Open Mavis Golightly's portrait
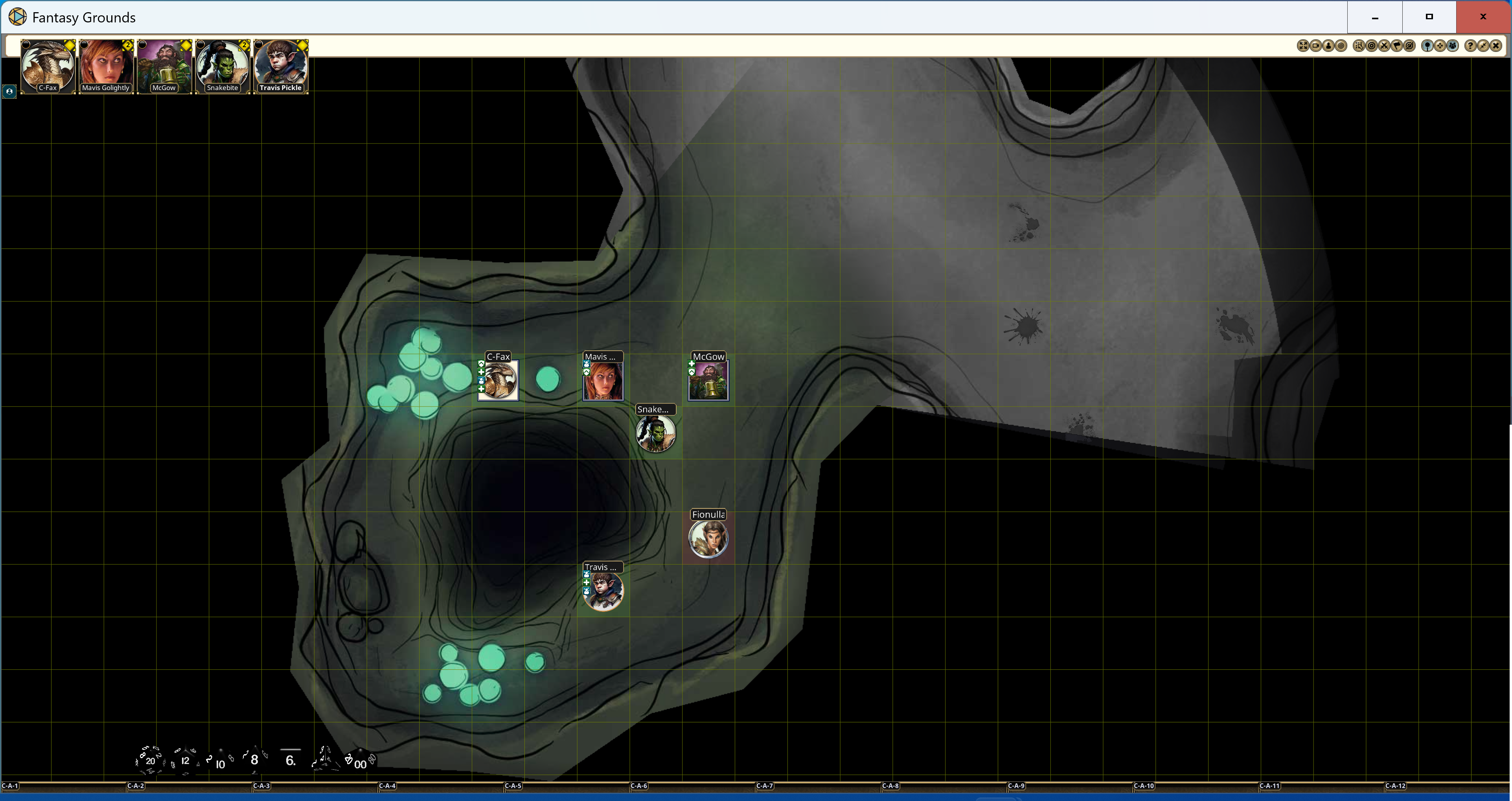Screen dimensions: 1512x801 pyautogui.click(x=106, y=65)
